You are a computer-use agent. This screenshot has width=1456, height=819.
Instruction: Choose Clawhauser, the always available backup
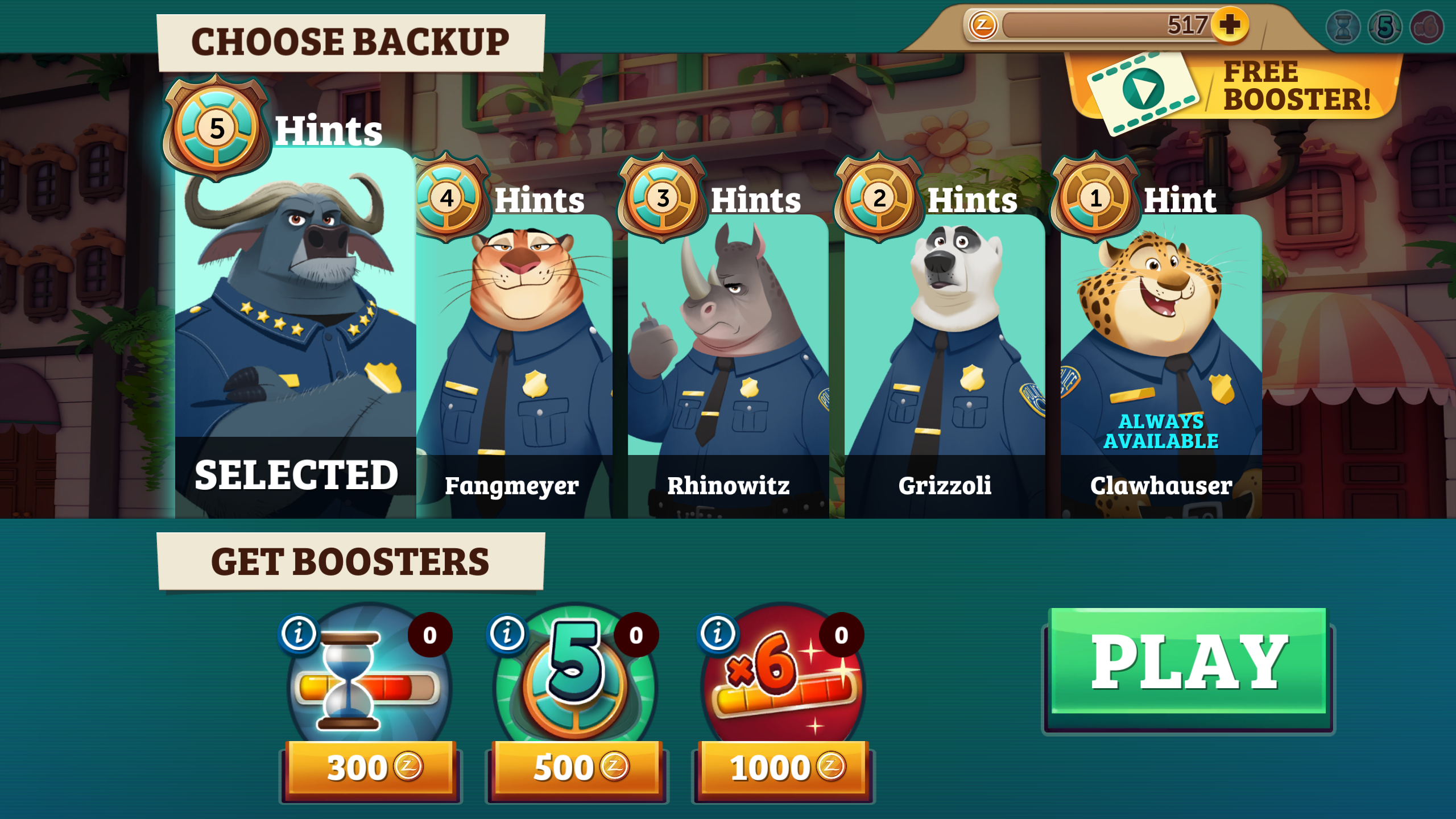1161,364
